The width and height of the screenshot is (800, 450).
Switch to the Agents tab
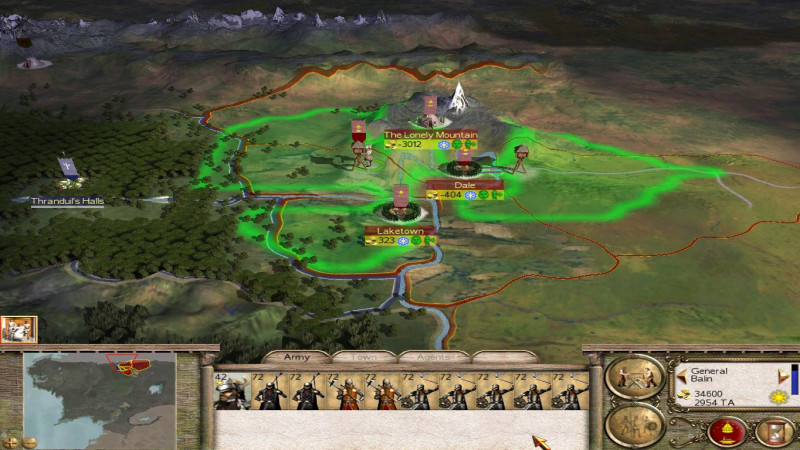(x=433, y=356)
